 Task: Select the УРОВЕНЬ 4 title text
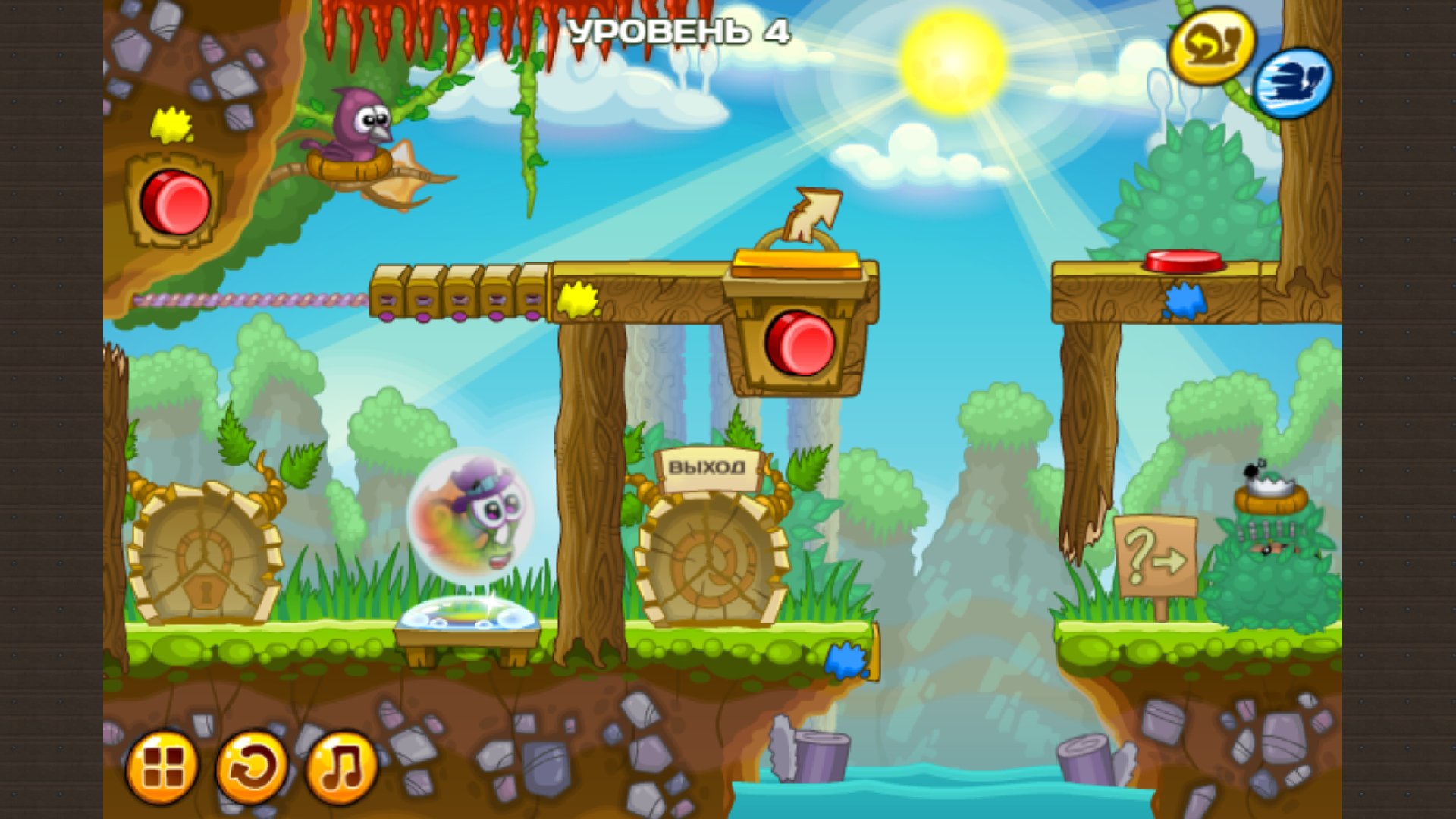coord(679,32)
